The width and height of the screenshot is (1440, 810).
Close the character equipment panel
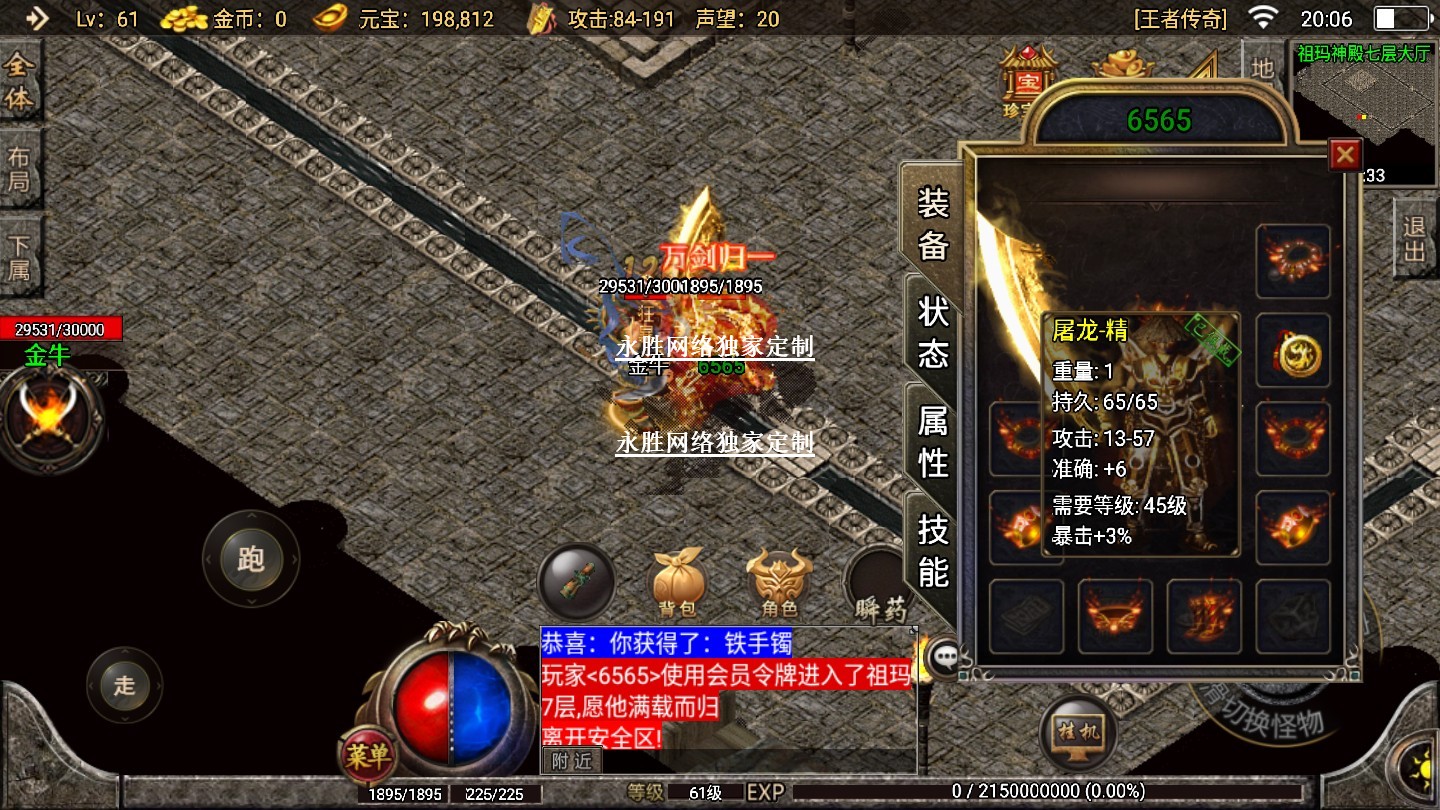[x=1346, y=154]
